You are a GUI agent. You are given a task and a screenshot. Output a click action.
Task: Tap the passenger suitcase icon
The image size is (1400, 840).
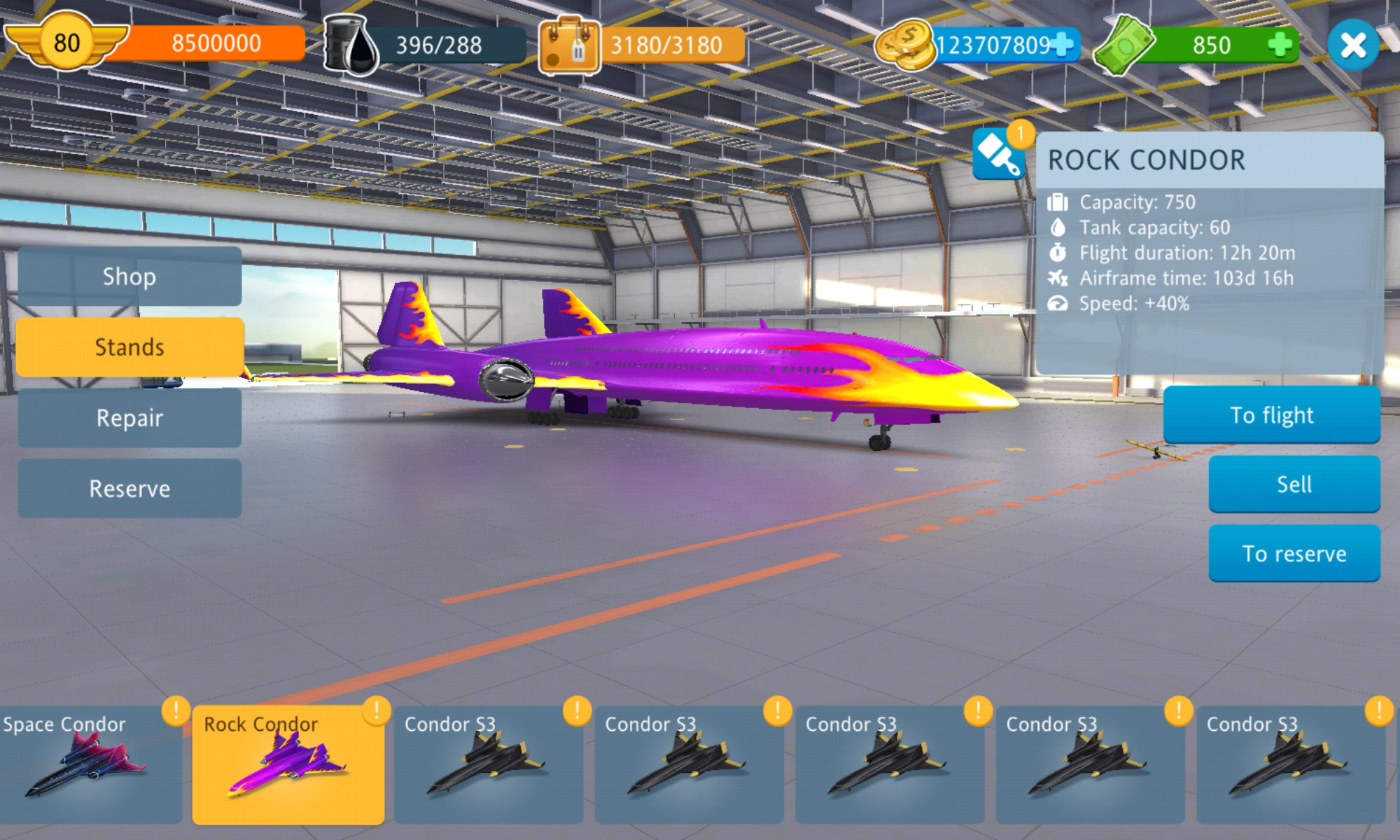[568, 46]
